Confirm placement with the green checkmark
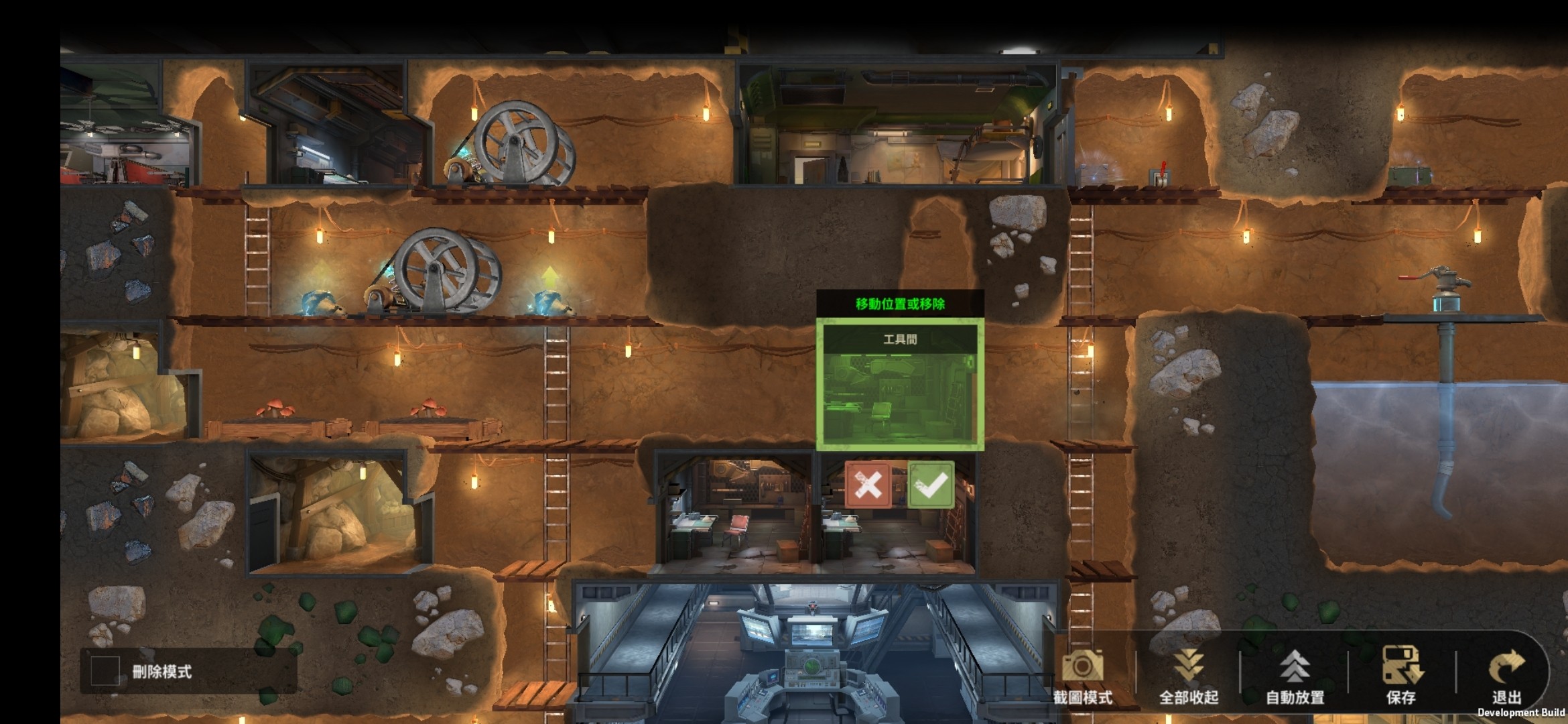The image size is (1568, 724). (931, 485)
